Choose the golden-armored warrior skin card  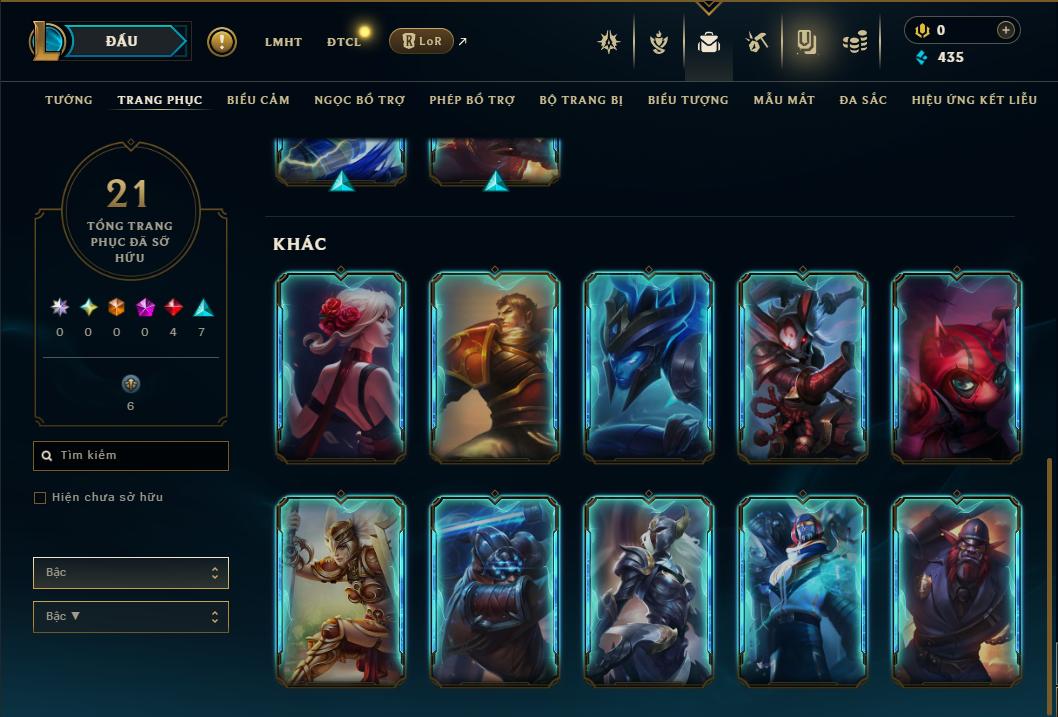tap(341, 591)
